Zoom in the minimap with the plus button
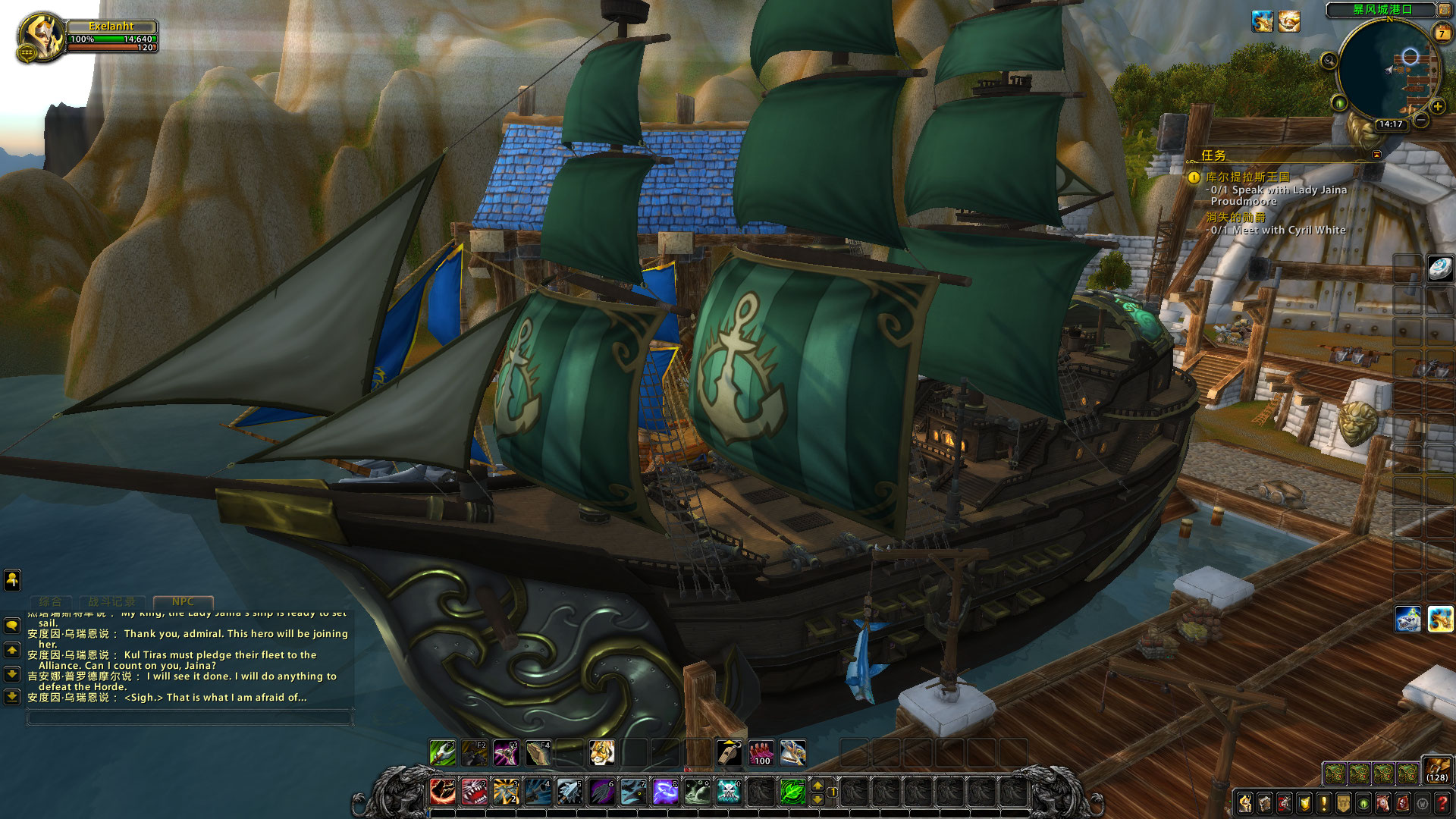Screen dimensions: 1456x819 1437,107
